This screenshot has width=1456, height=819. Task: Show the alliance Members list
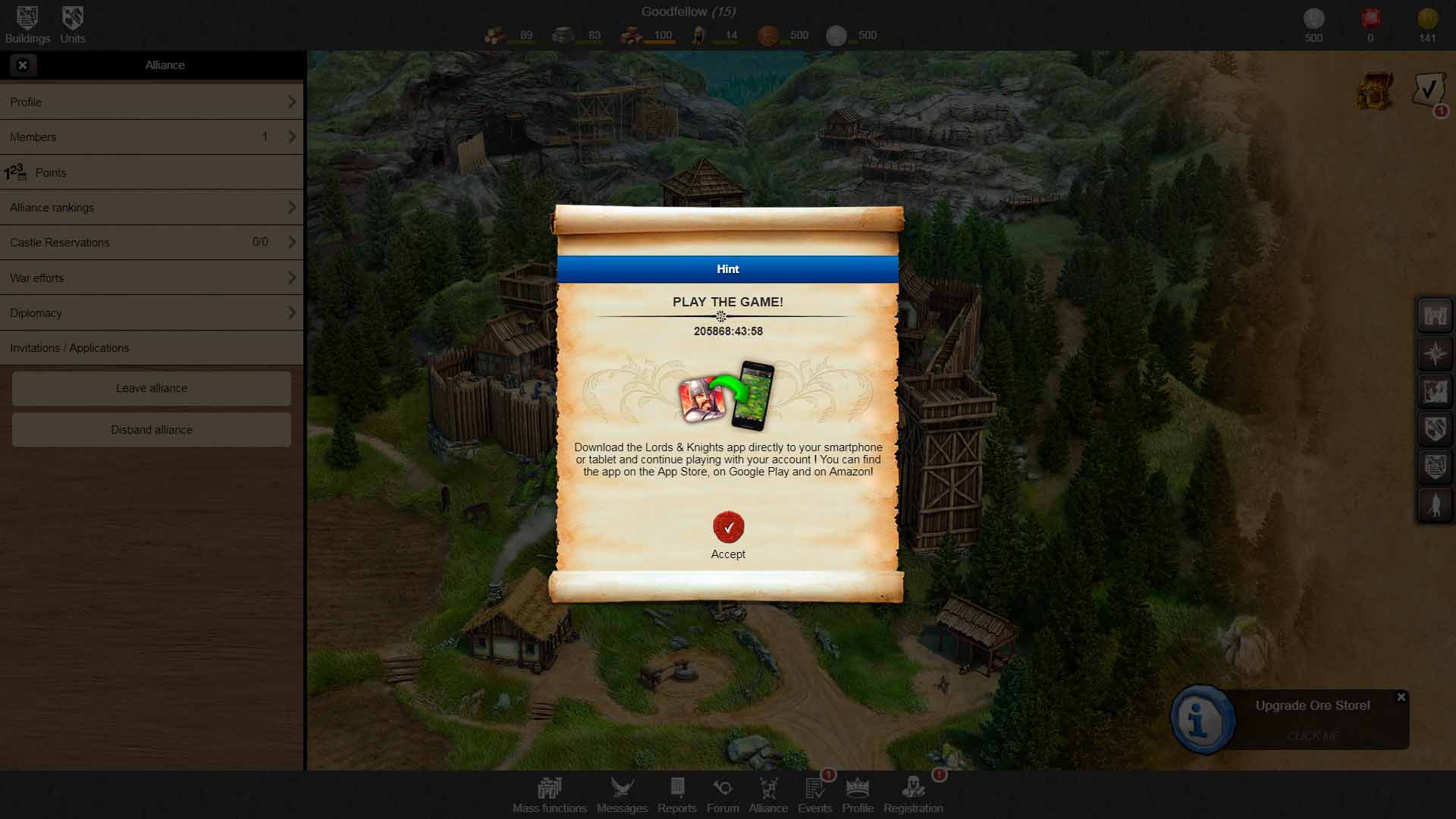152,137
